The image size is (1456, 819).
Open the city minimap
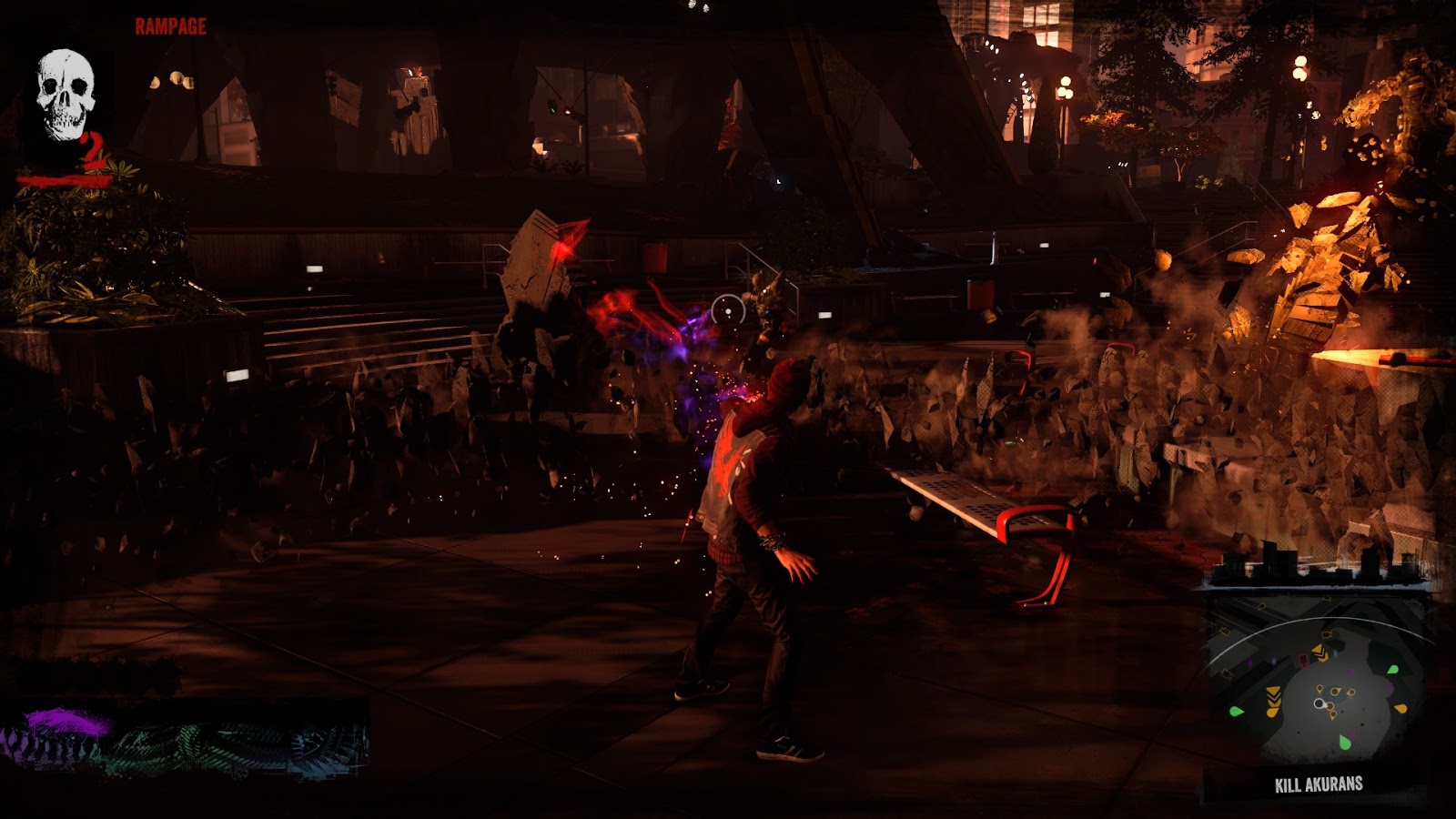[1315, 684]
